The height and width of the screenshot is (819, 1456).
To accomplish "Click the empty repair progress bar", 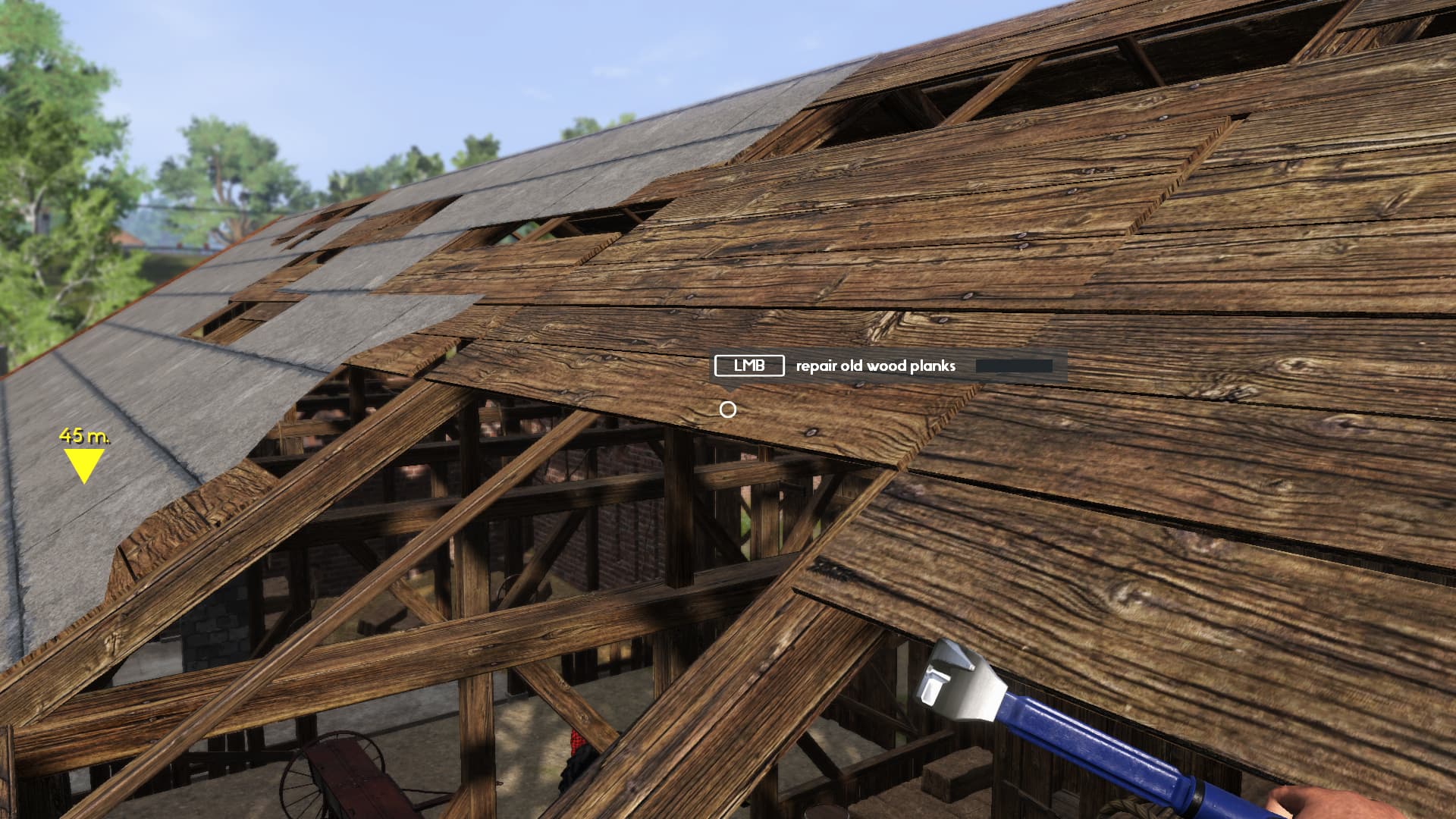I will pos(1016,365).
